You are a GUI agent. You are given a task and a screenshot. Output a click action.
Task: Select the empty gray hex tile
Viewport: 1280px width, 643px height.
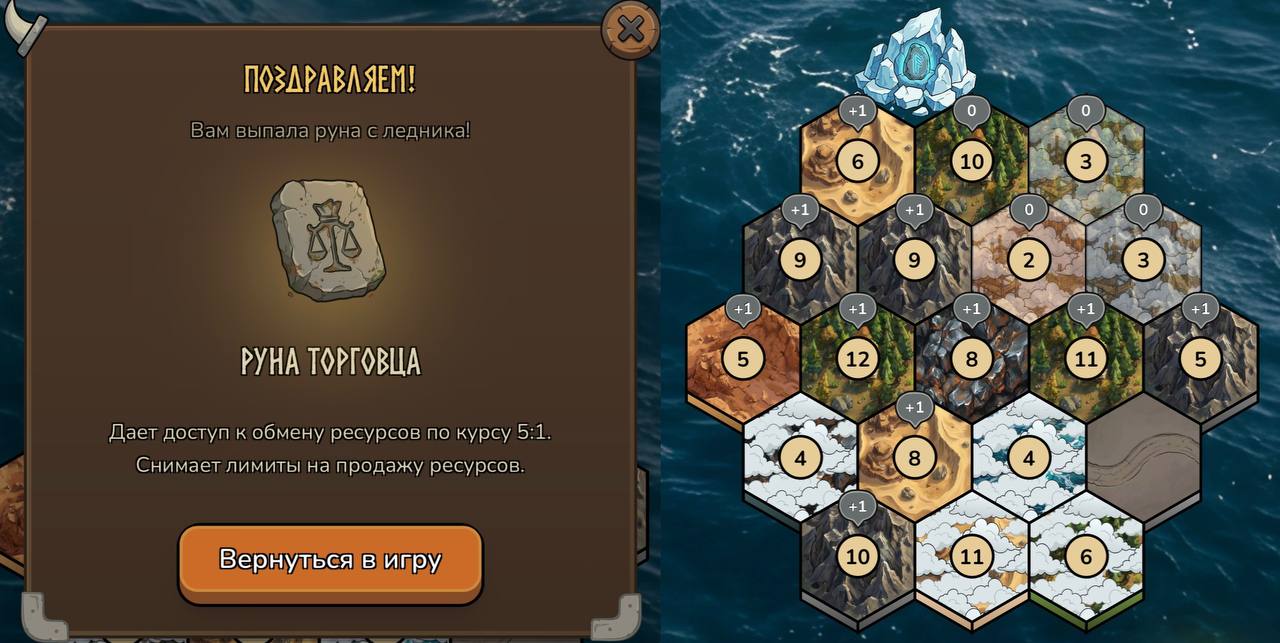[1143, 458]
